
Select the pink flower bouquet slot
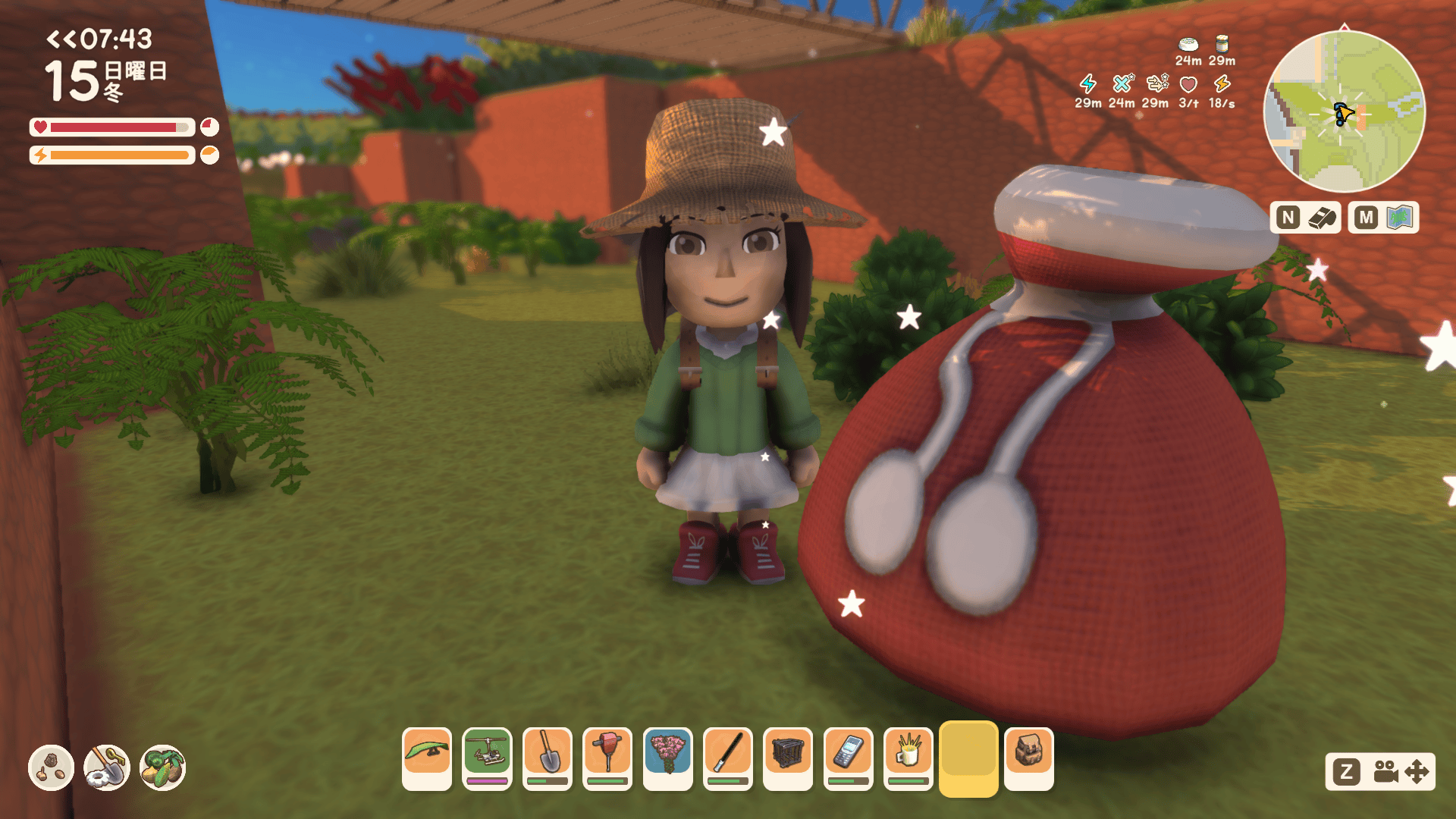point(667,758)
